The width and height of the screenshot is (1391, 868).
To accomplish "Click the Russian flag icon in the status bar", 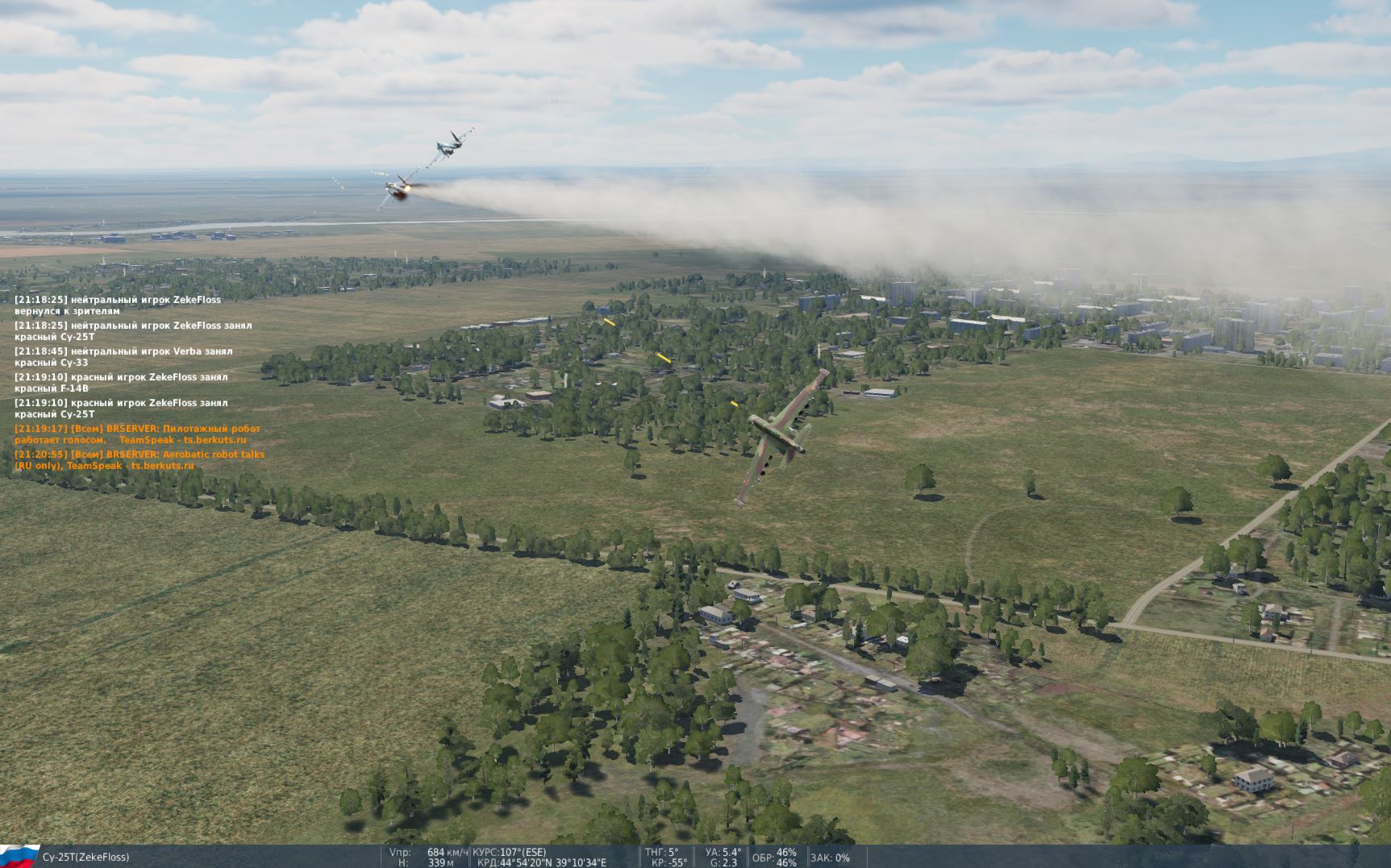I will point(19,856).
